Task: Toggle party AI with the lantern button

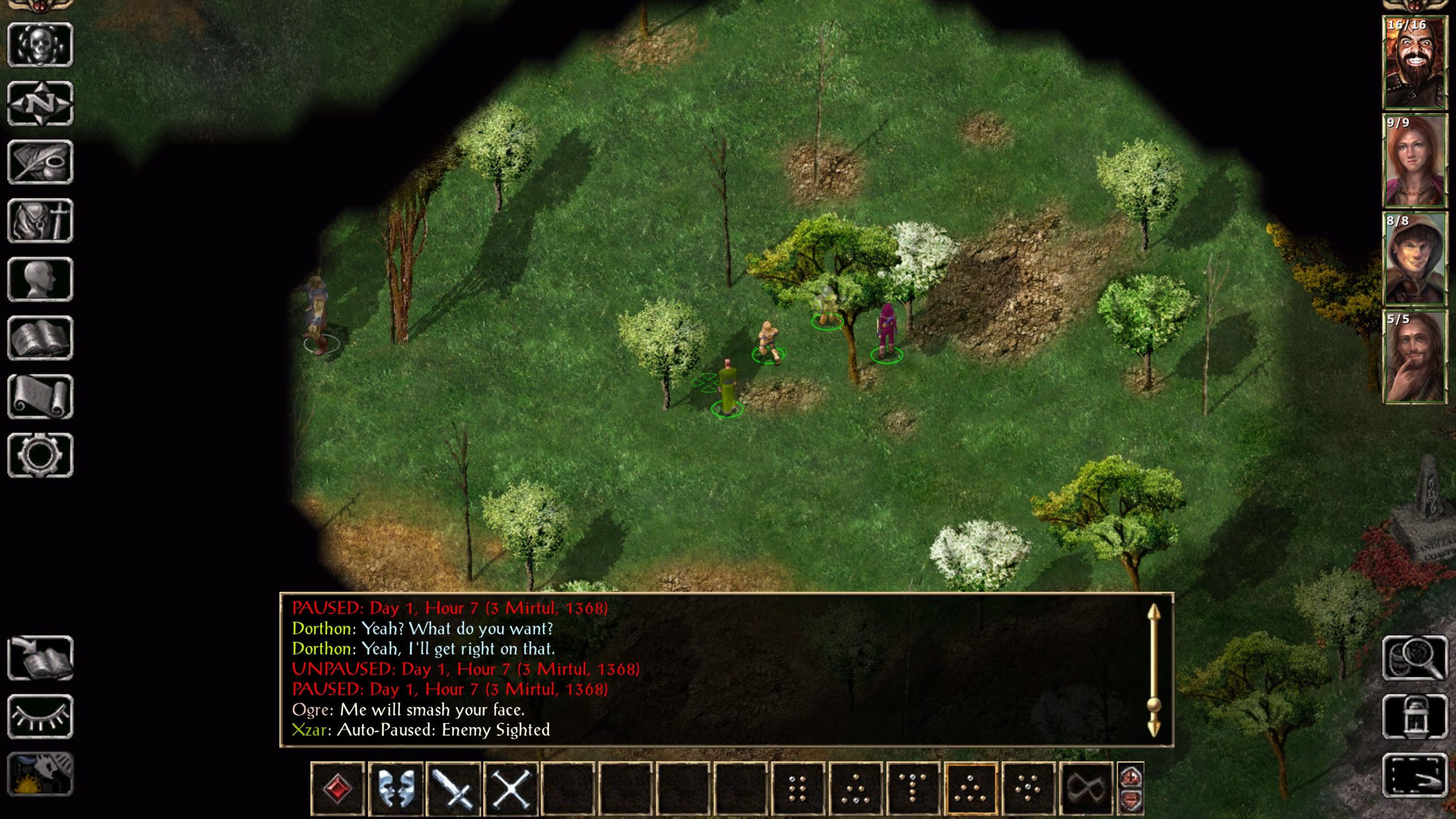Action: (x=1414, y=717)
